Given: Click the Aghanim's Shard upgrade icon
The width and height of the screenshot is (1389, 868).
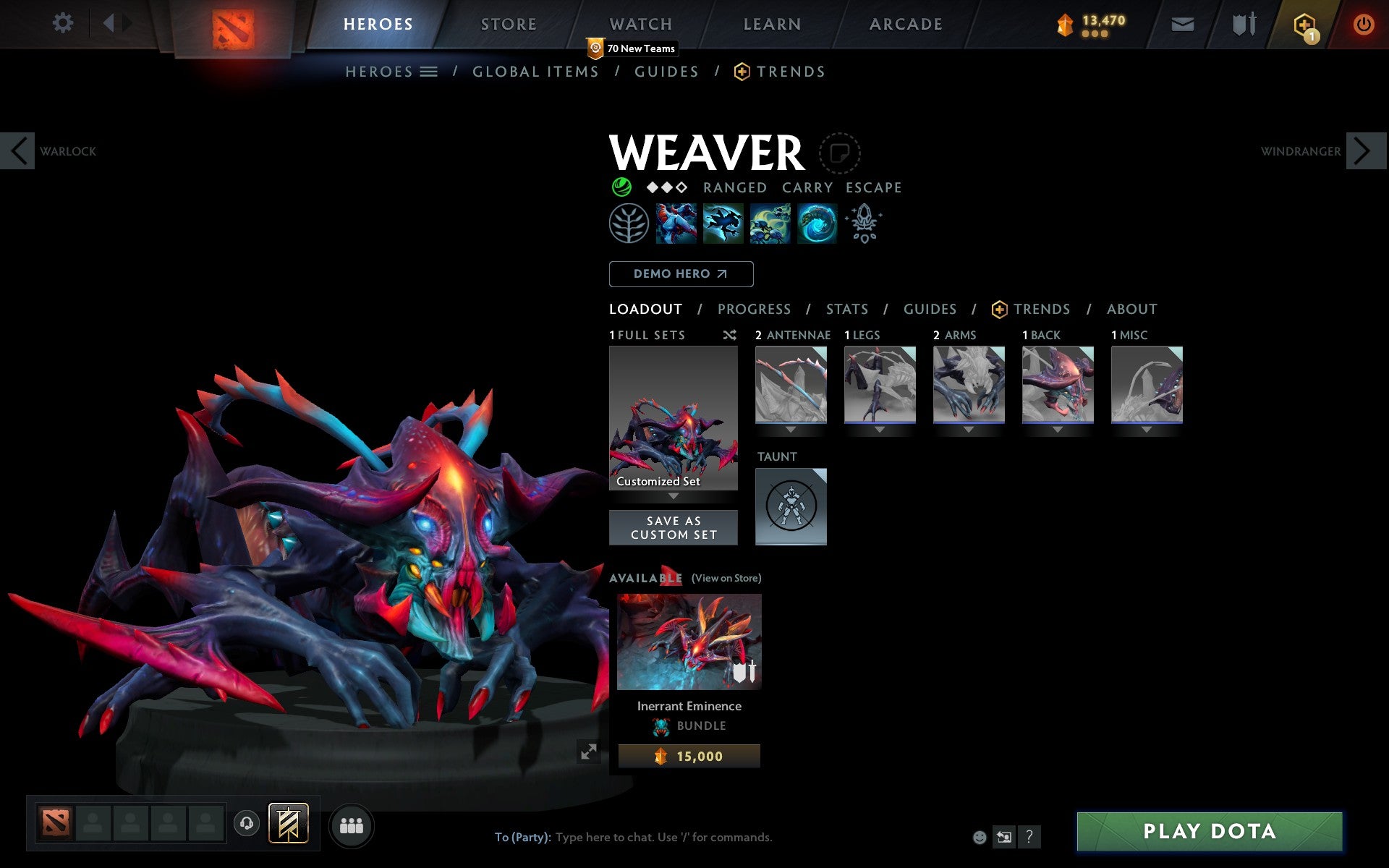Looking at the screenshot, I should point(865,224).
